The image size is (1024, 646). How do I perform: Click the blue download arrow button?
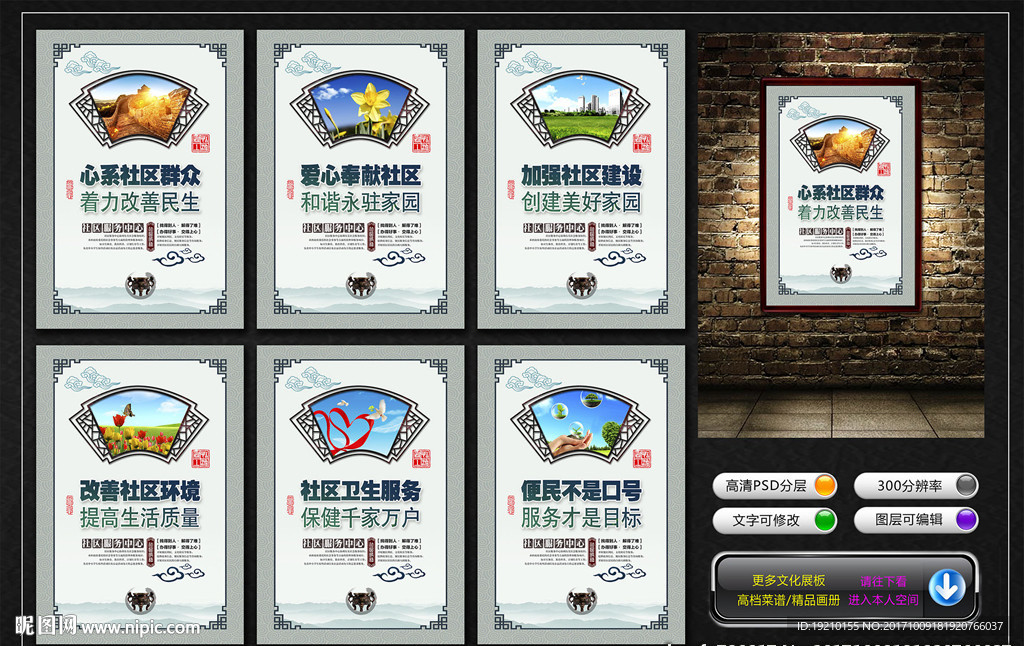(x=946, y=588)
